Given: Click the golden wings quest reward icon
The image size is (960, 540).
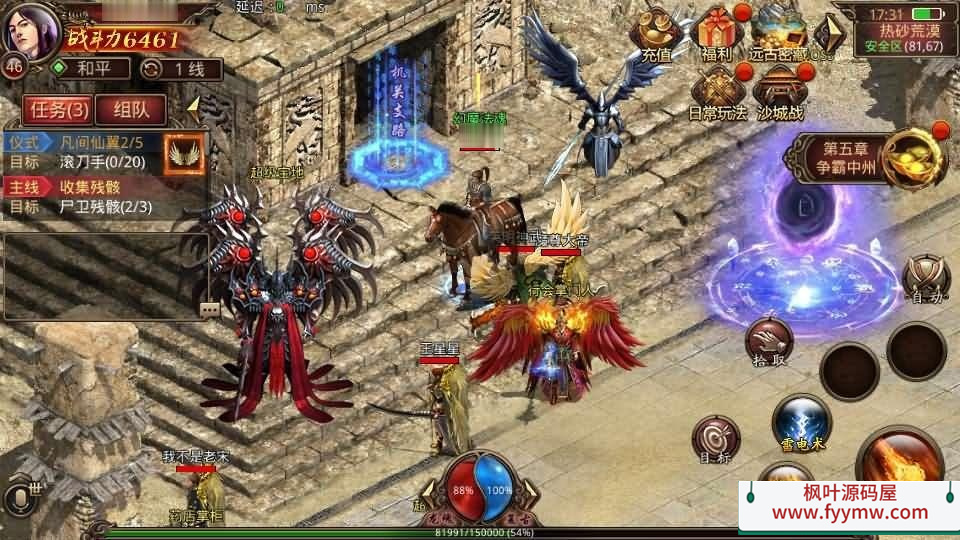Looking at the screenshot, I should (184, 153).
